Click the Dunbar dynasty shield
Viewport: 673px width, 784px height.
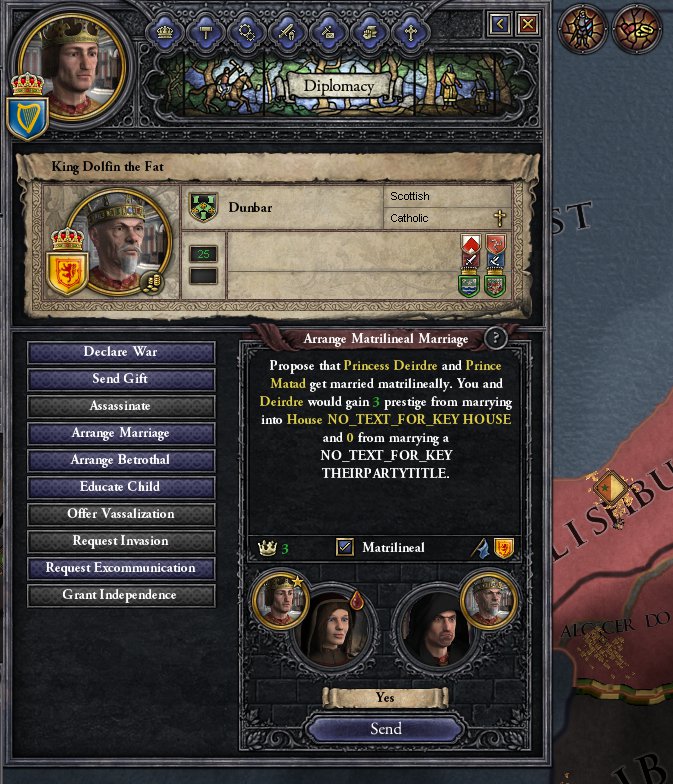(203, 208)
